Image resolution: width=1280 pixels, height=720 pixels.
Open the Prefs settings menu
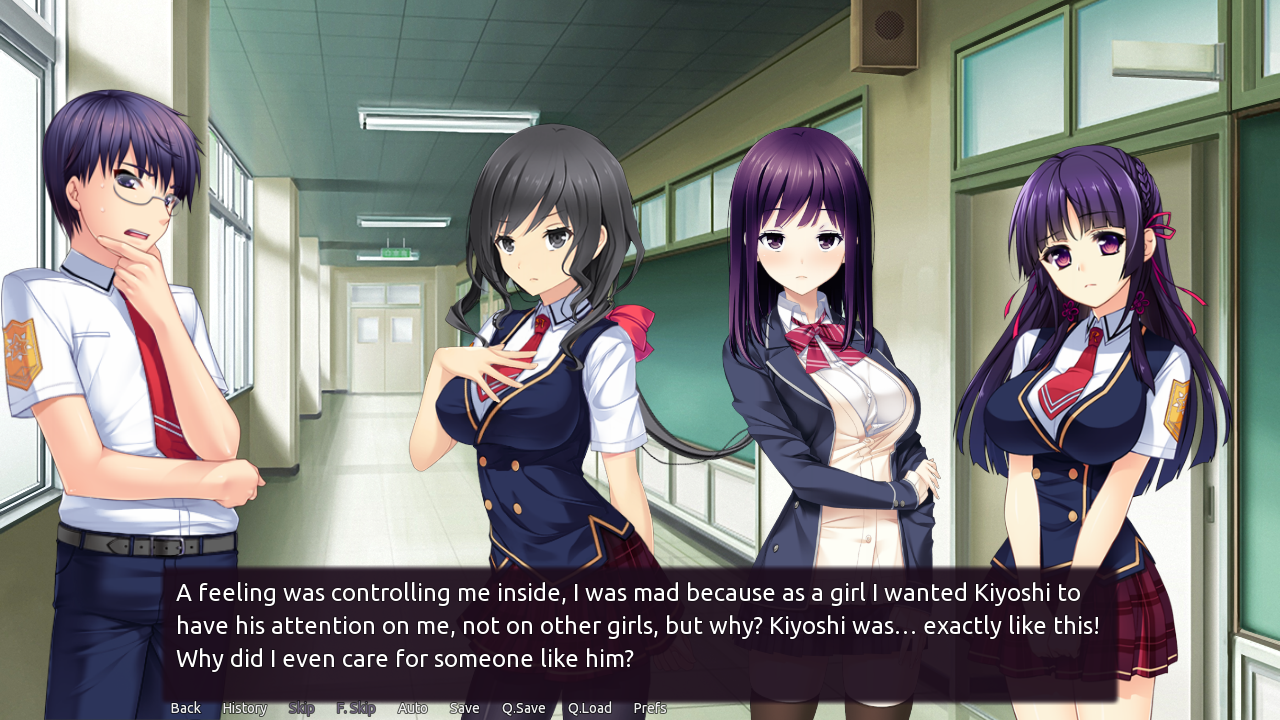[x=649, y=707]
